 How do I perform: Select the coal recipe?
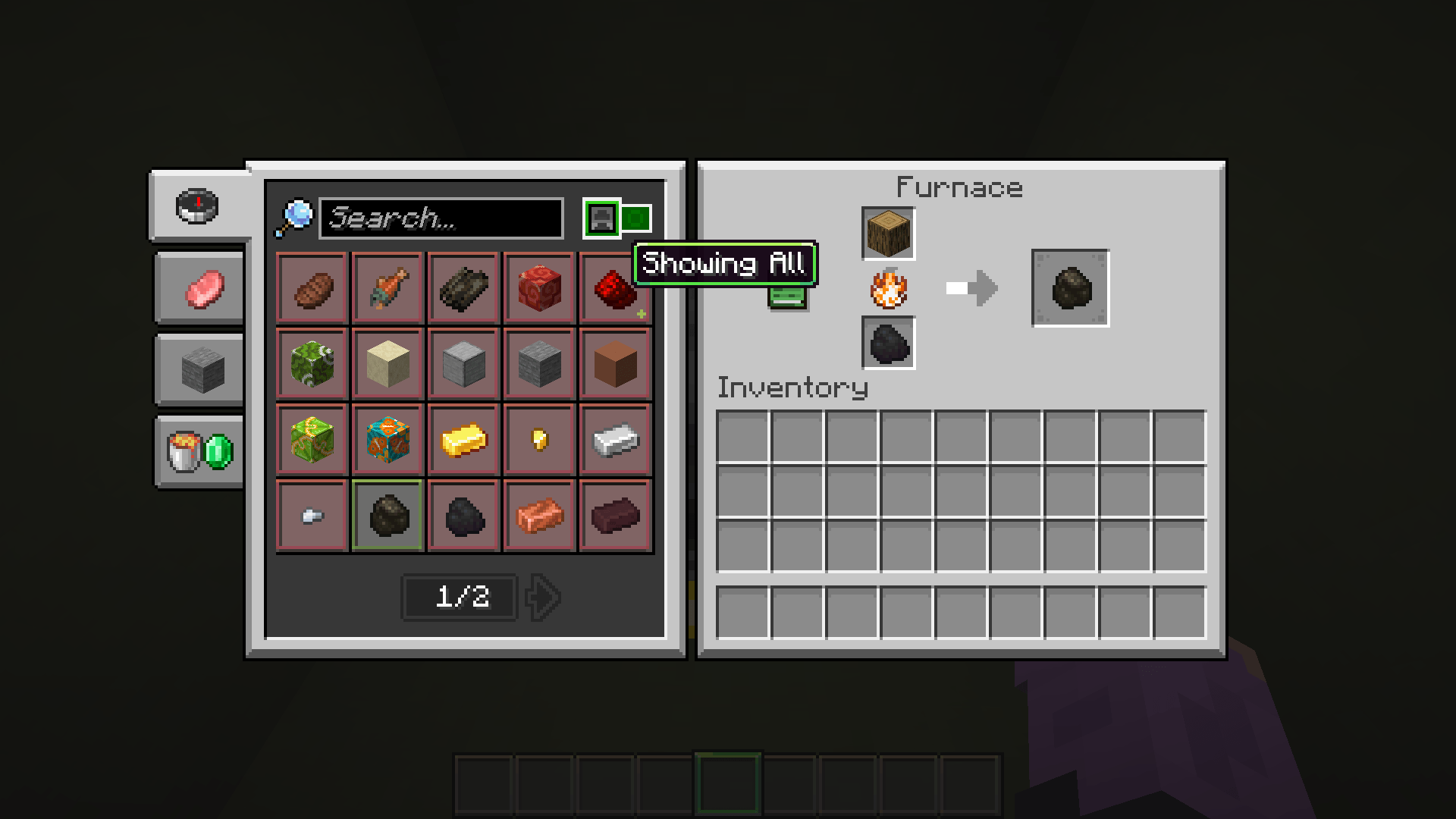[463, 516]
